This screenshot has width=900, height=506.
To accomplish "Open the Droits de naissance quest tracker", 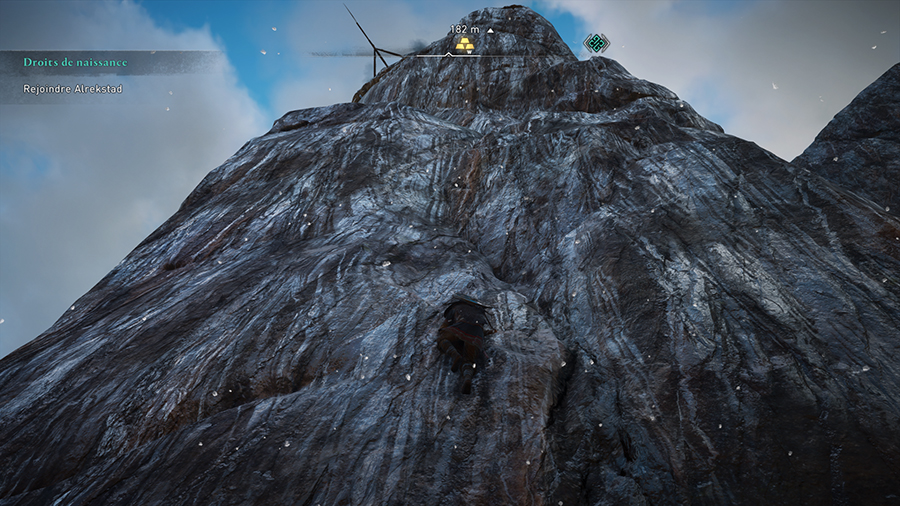I will (76, 62).
